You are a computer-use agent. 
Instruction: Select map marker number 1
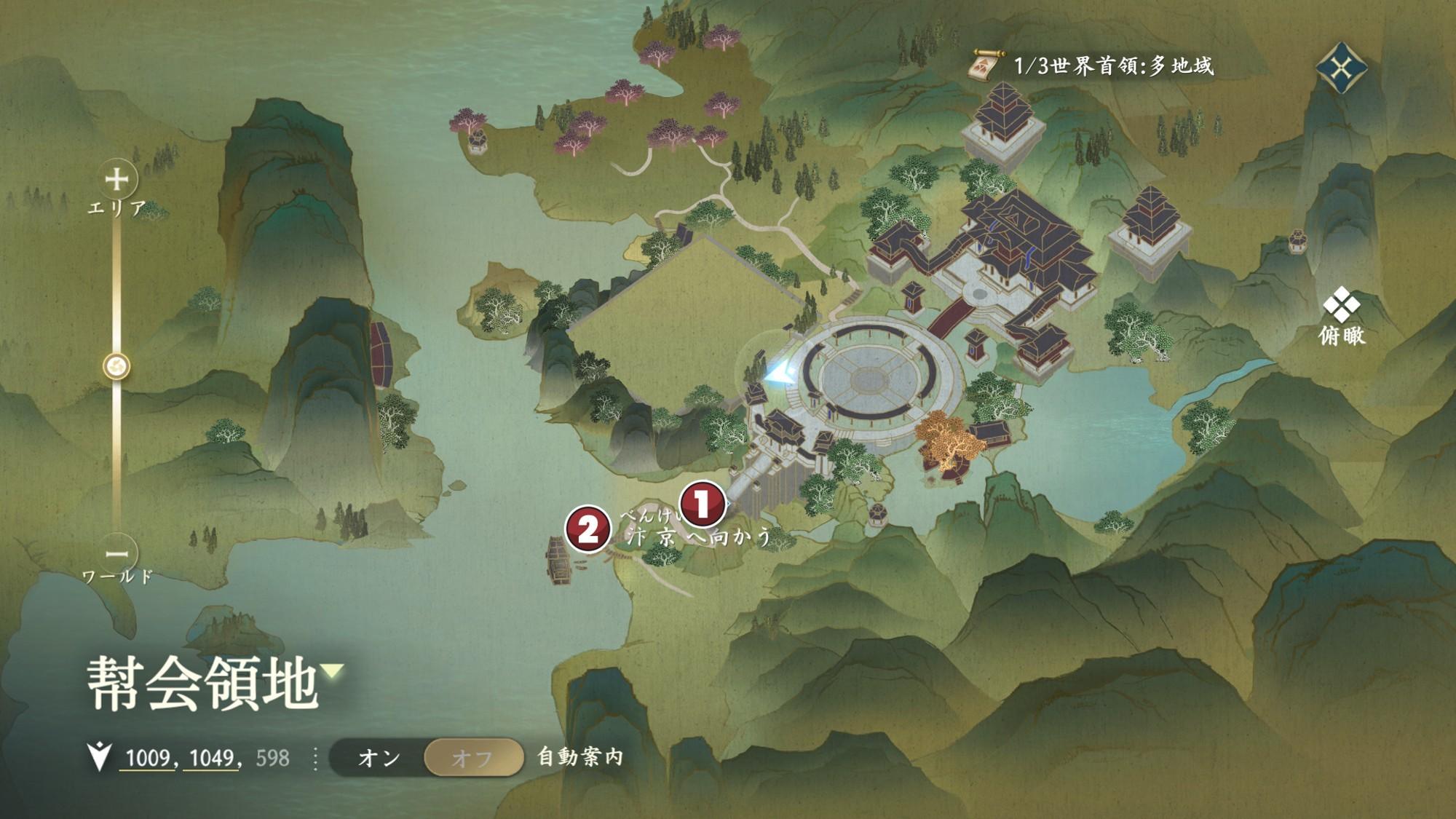pos(702,504)
